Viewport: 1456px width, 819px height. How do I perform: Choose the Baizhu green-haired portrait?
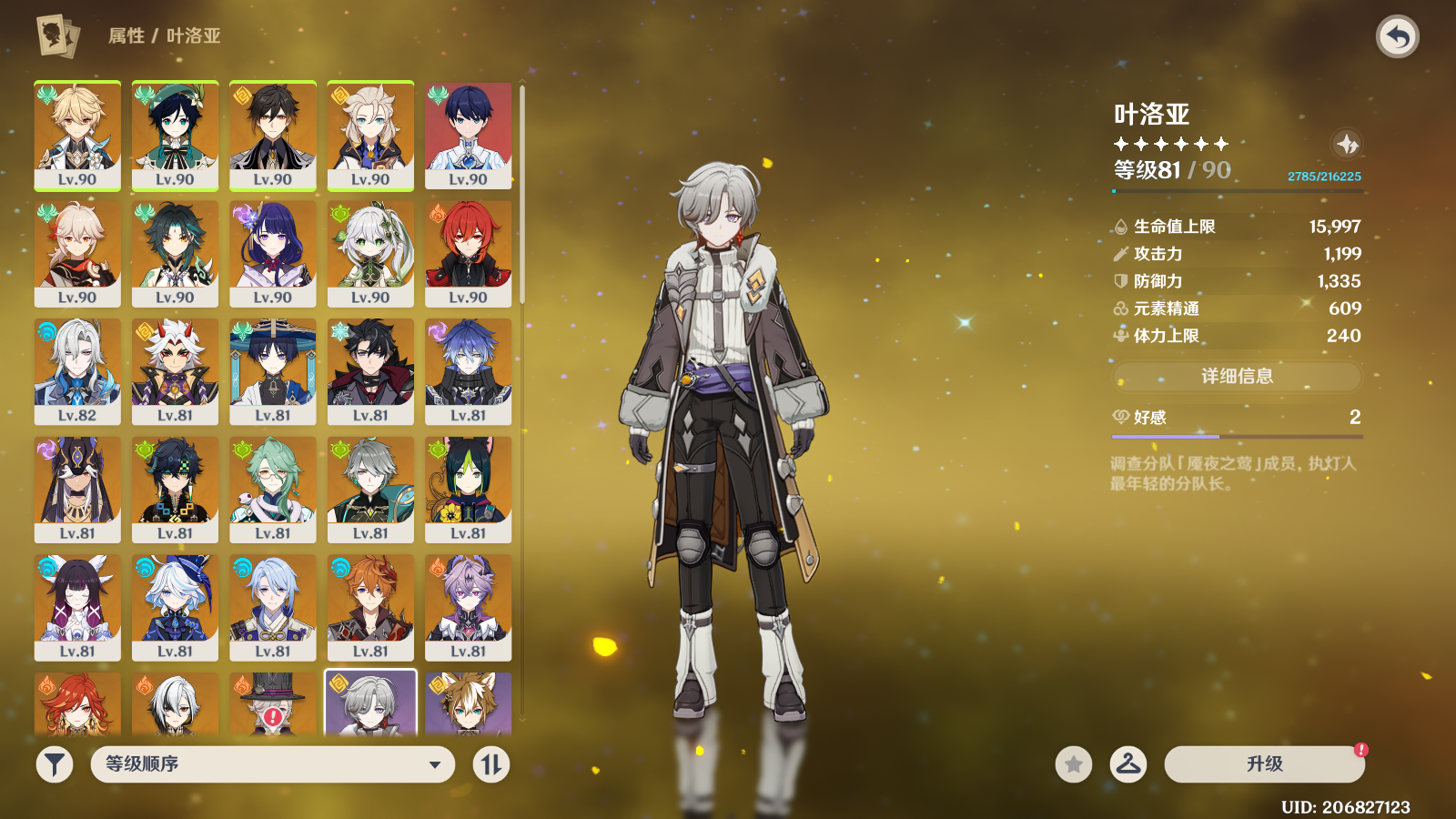(x=273, y=489)
